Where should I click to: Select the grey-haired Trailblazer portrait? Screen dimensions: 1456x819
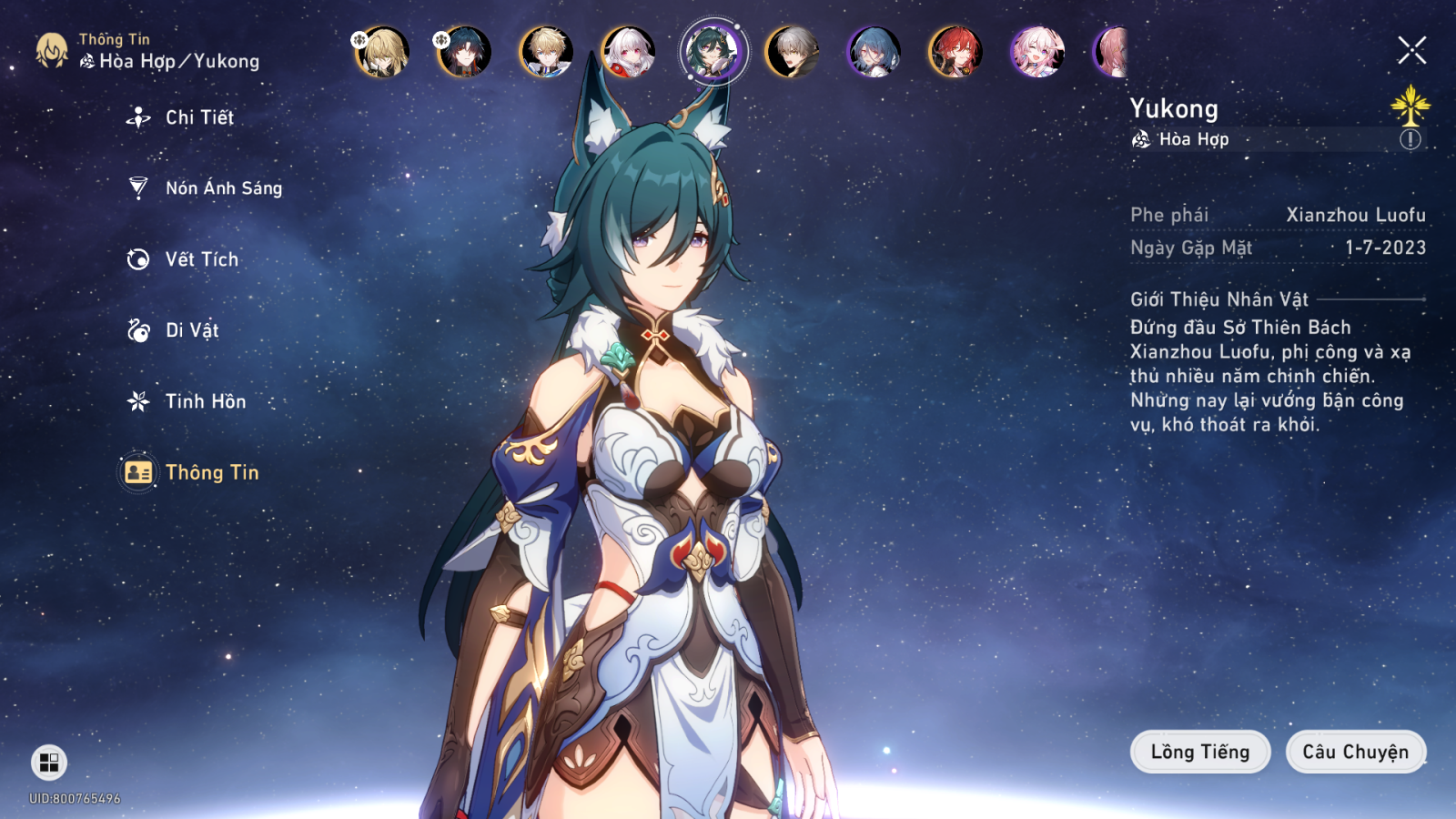(x=792, y=52)
